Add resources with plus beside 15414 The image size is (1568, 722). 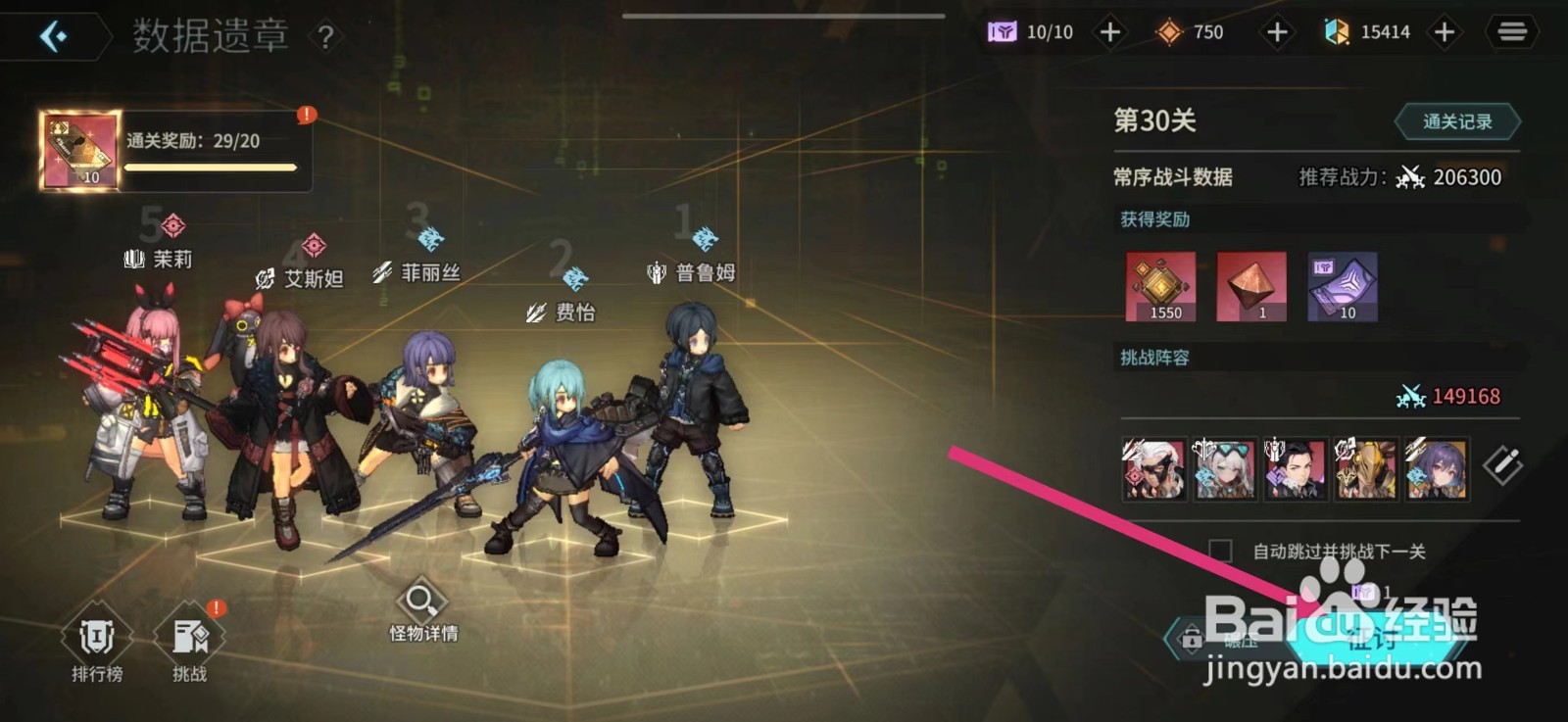tap(1445, 31)
